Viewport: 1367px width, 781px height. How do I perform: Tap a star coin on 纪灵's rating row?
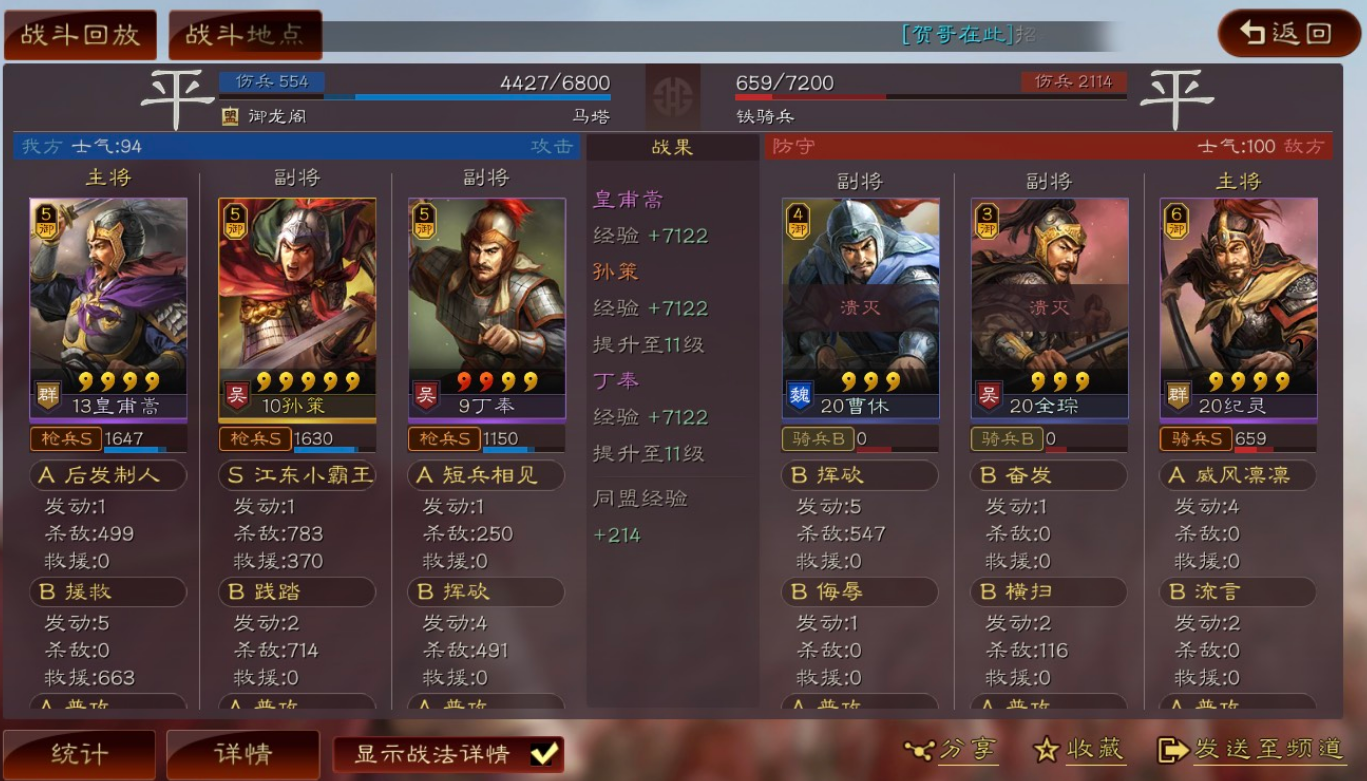tap(1240, 382)
